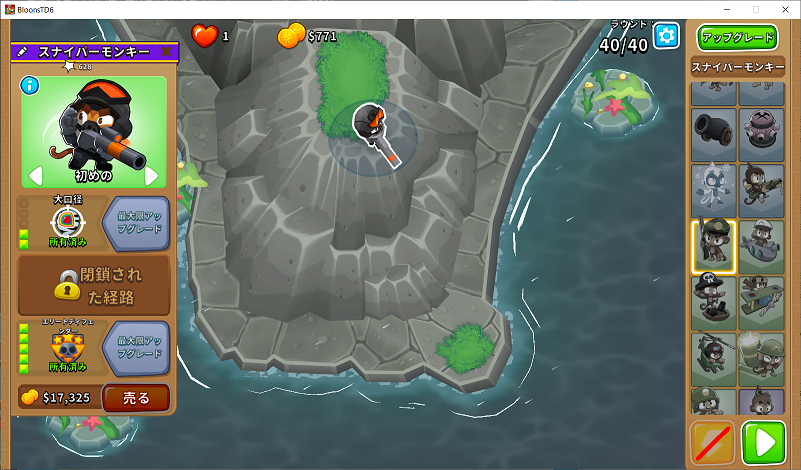
Task: Start the round with green play button
Action: 764,442
